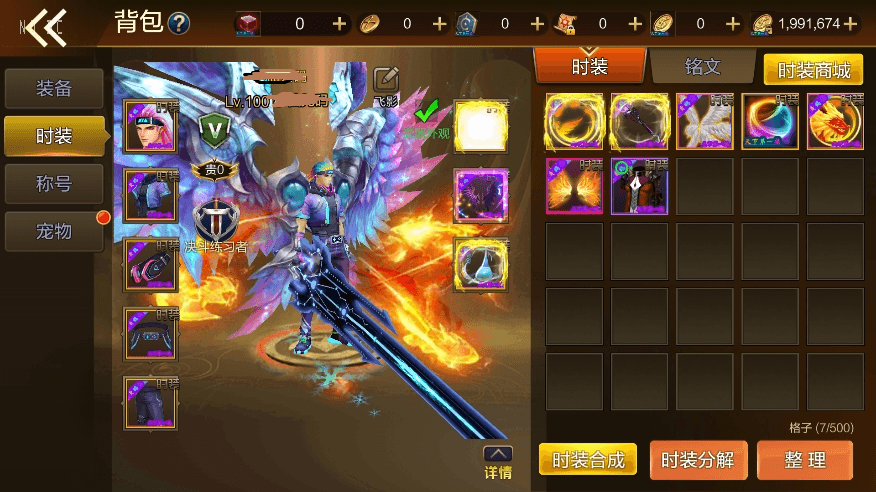
Task: Choose 时装分解 costume disassemble
Action: [x=697, y=459]
